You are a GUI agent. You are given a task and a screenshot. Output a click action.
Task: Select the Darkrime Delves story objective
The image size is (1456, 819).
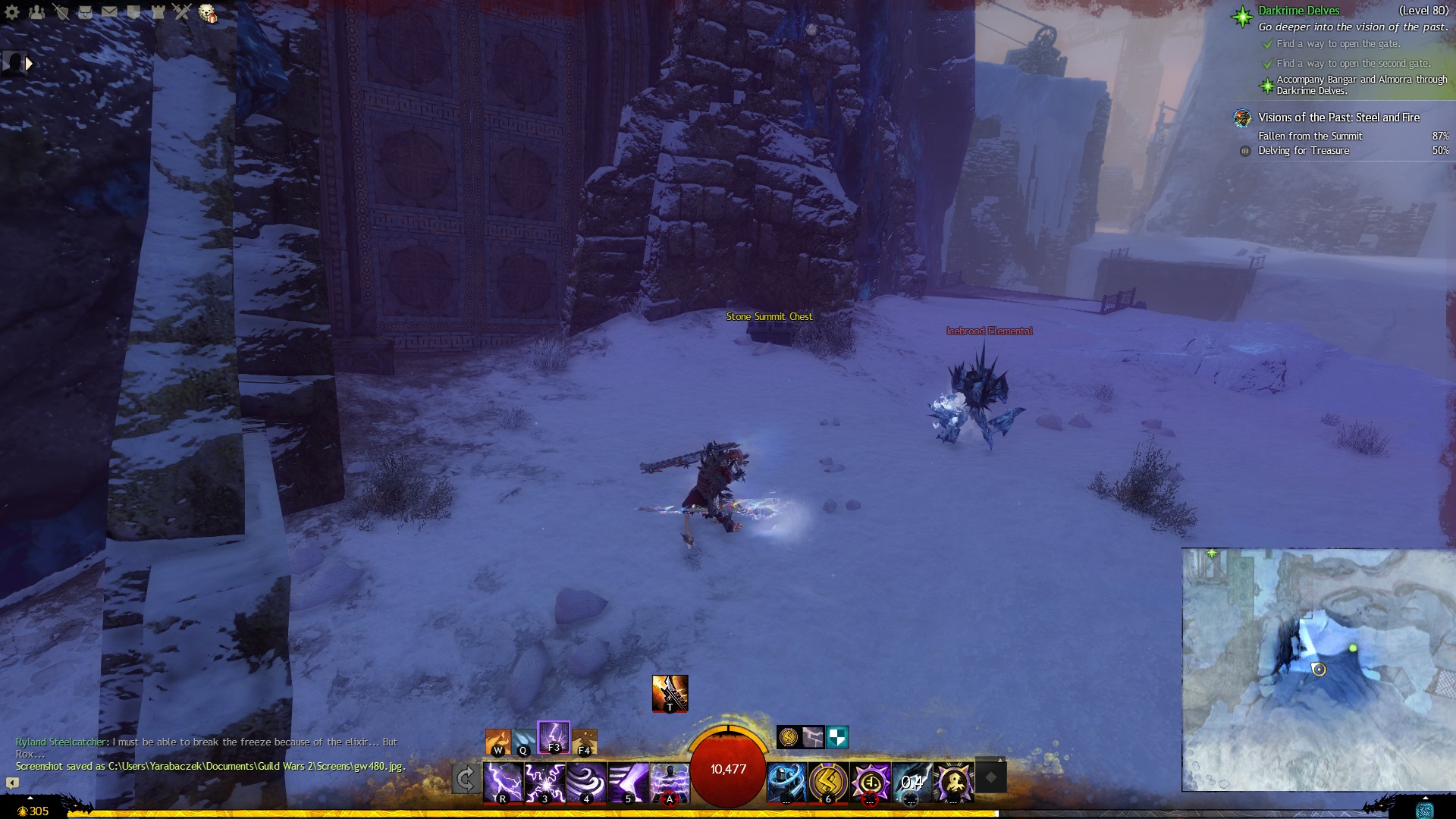click(x=1298, y=11)
